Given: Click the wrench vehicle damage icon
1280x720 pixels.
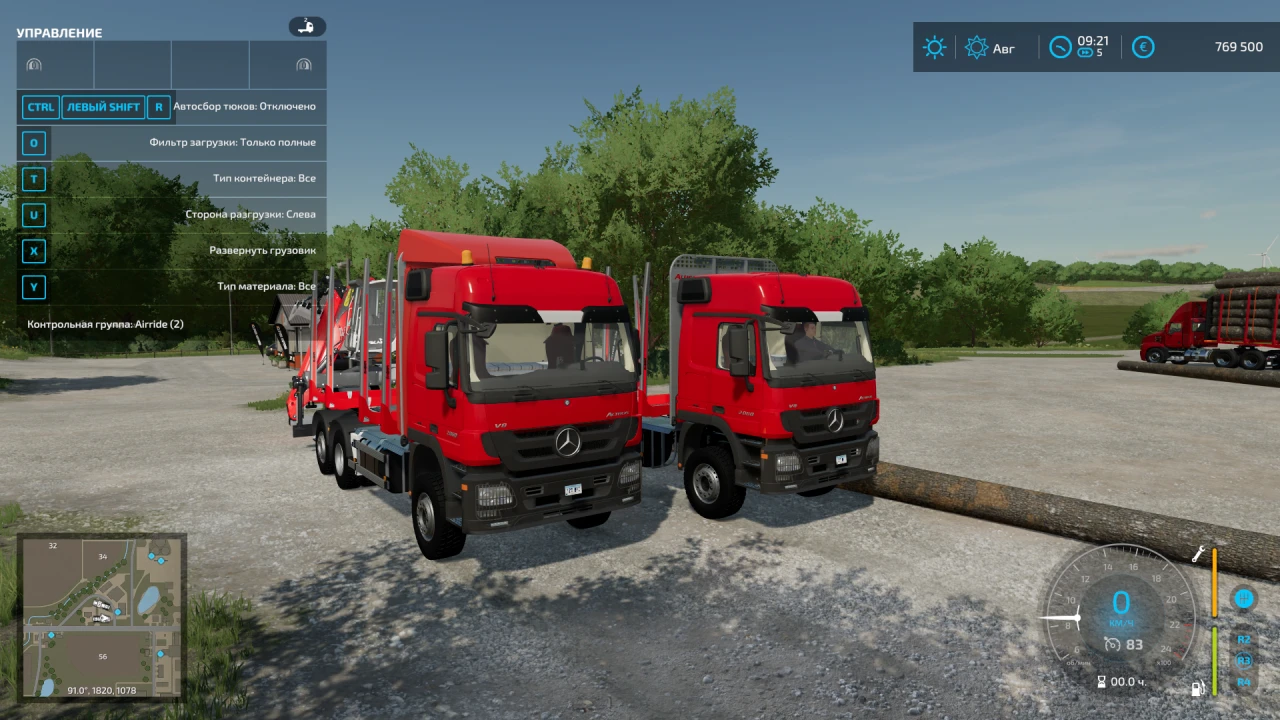Looking at the screenshot, I should [x=1197, y=552].
